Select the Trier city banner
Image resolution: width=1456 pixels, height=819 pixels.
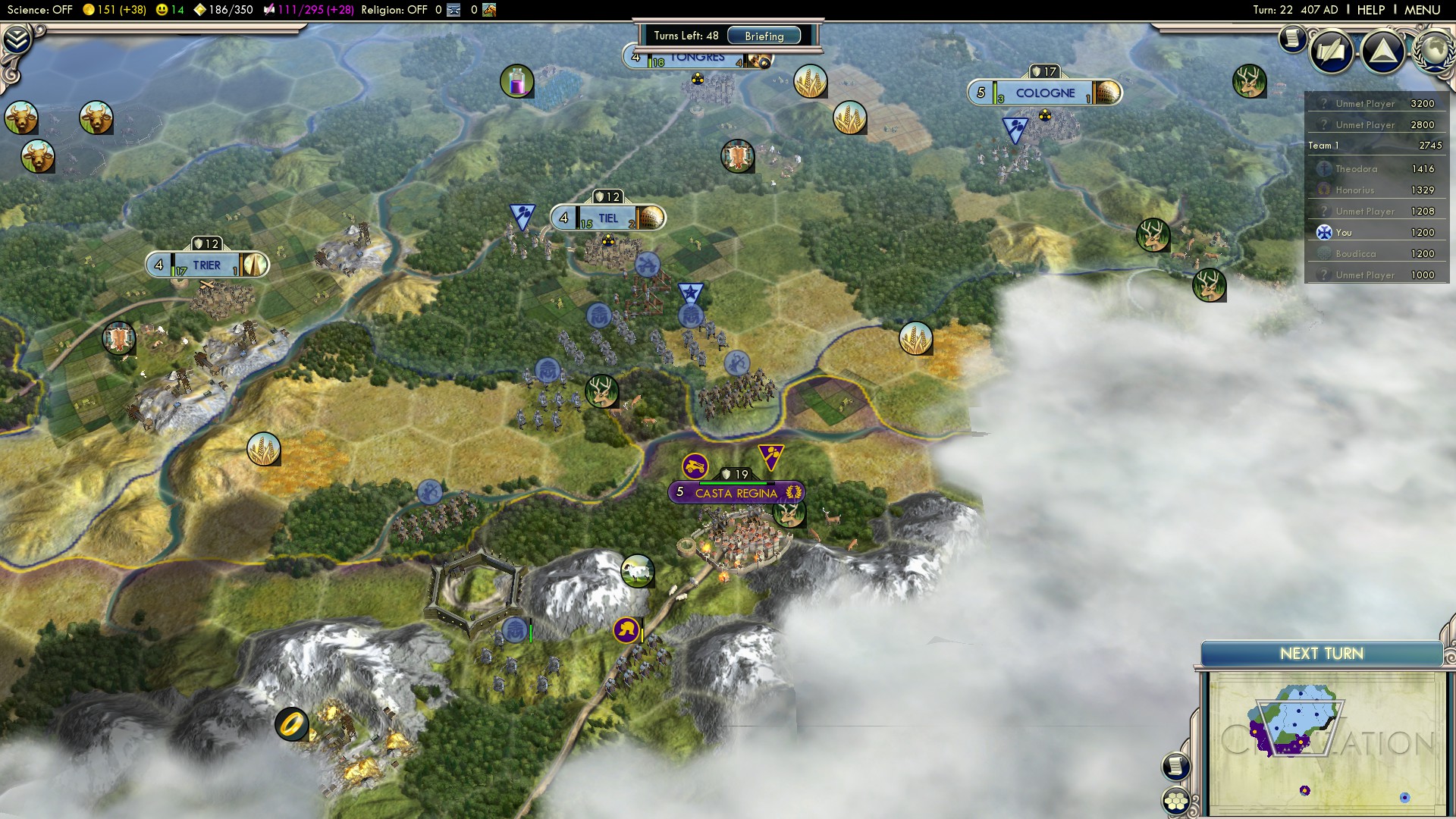click(x=206, y=265)
